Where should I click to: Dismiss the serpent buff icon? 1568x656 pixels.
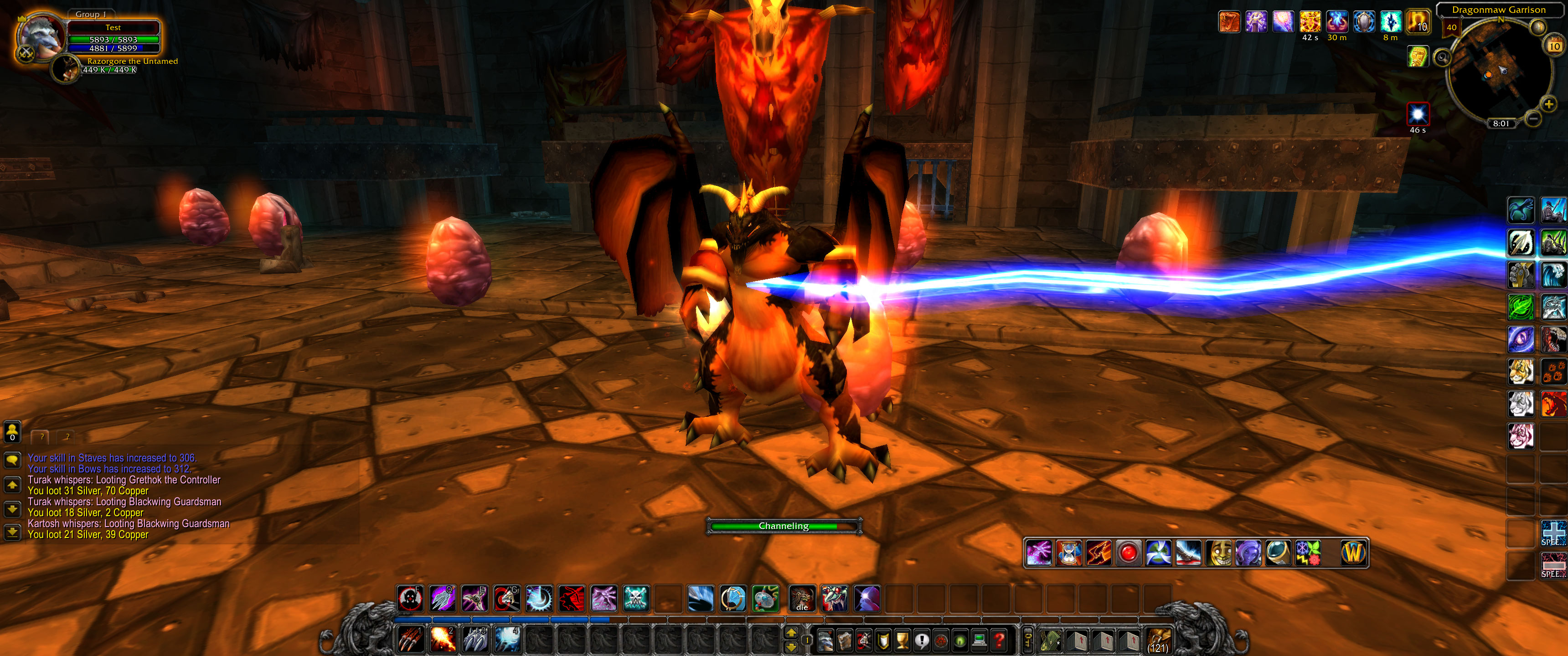pos(1230,21)
